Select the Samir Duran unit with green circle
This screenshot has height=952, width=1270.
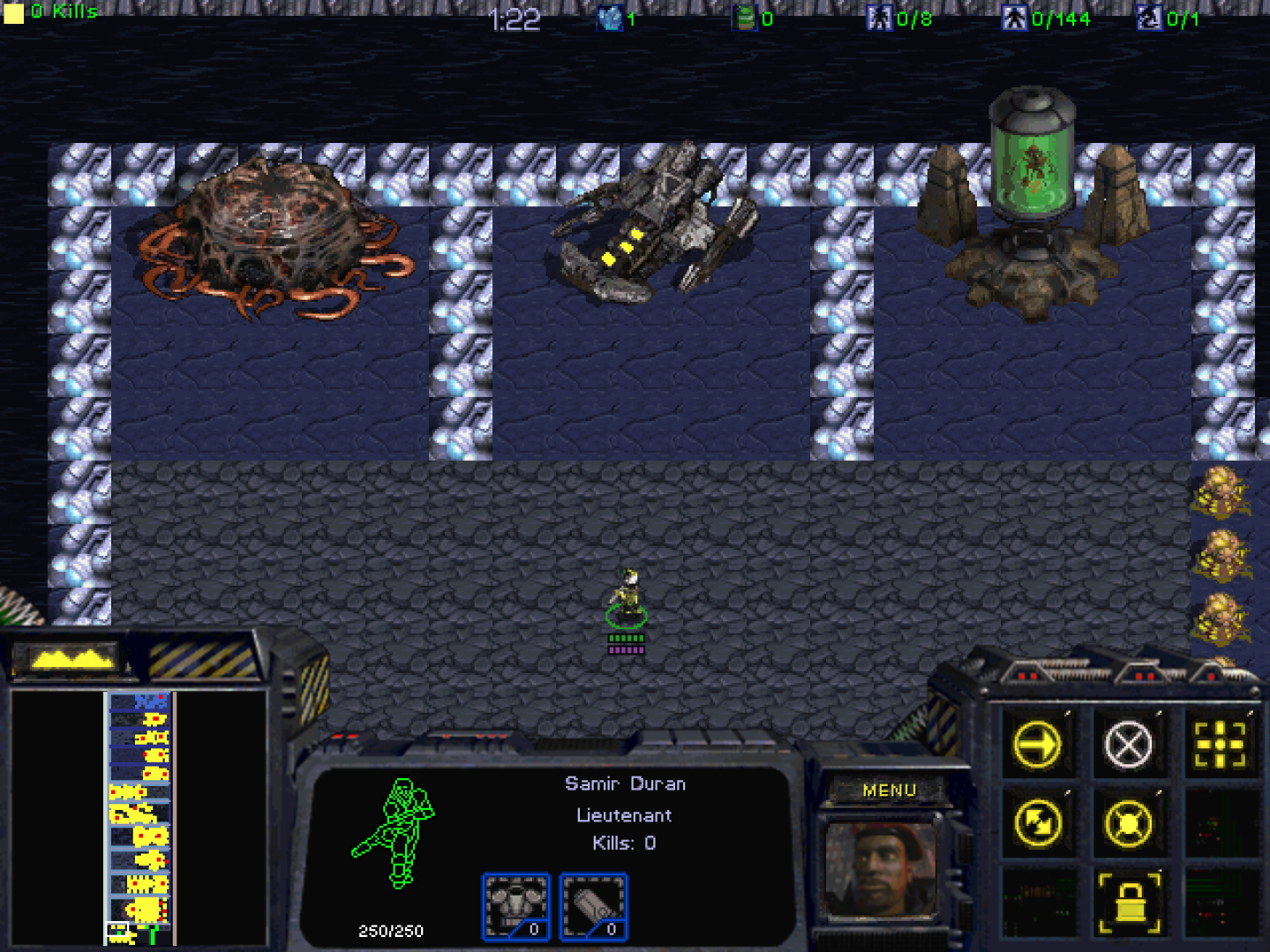tap(627, 597)
